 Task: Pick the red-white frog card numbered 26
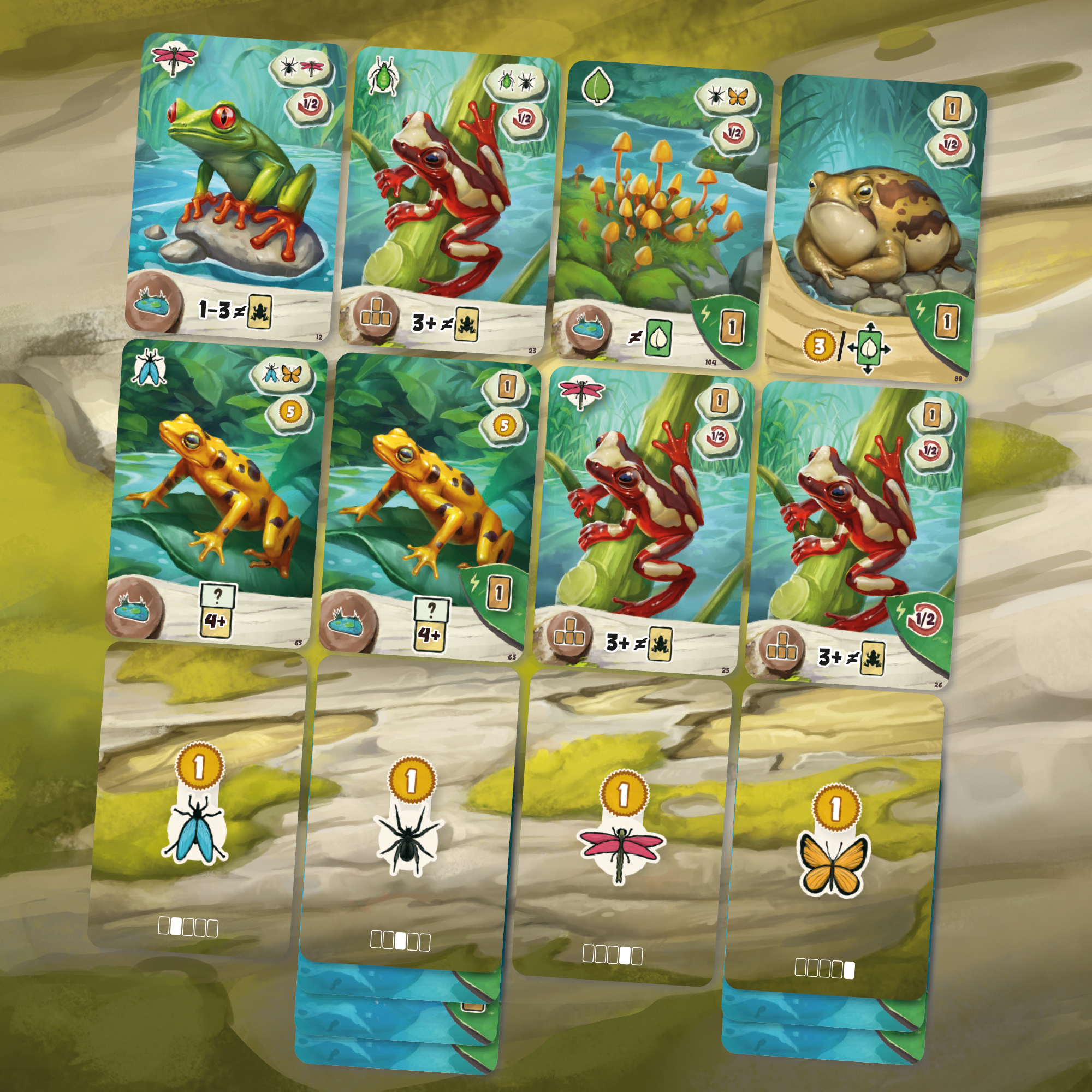click(x=853, y=534)
